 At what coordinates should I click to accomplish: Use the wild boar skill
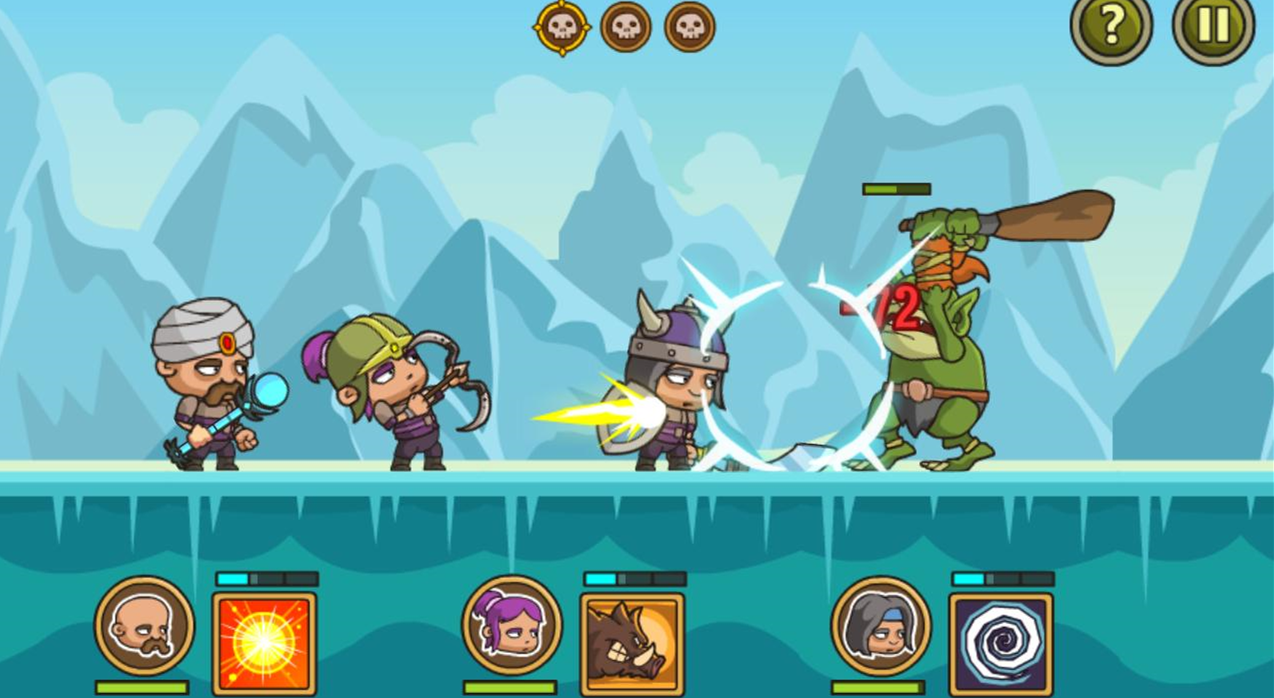pos(632,643)
